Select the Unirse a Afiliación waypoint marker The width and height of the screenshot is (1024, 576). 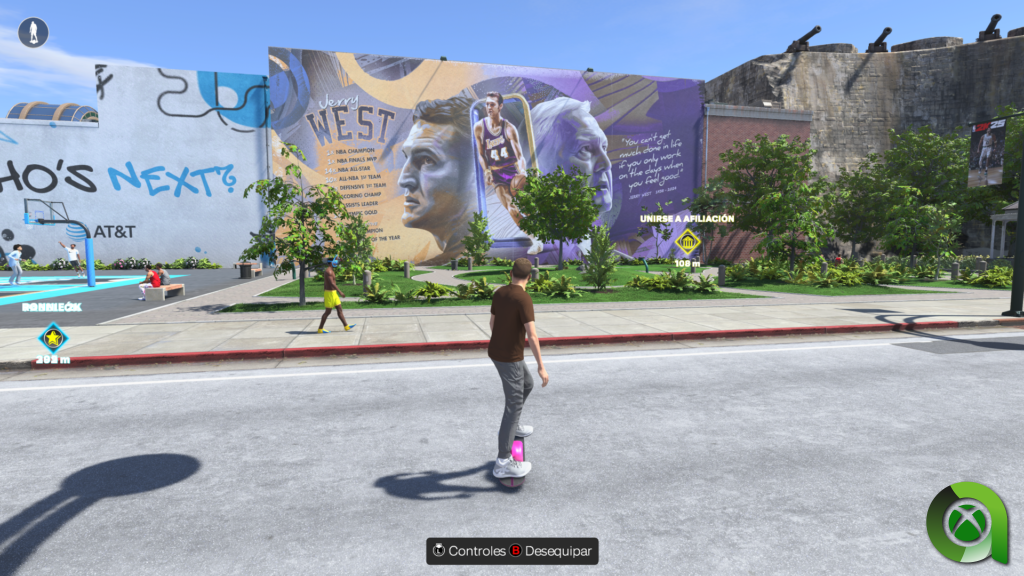point(687,242)
